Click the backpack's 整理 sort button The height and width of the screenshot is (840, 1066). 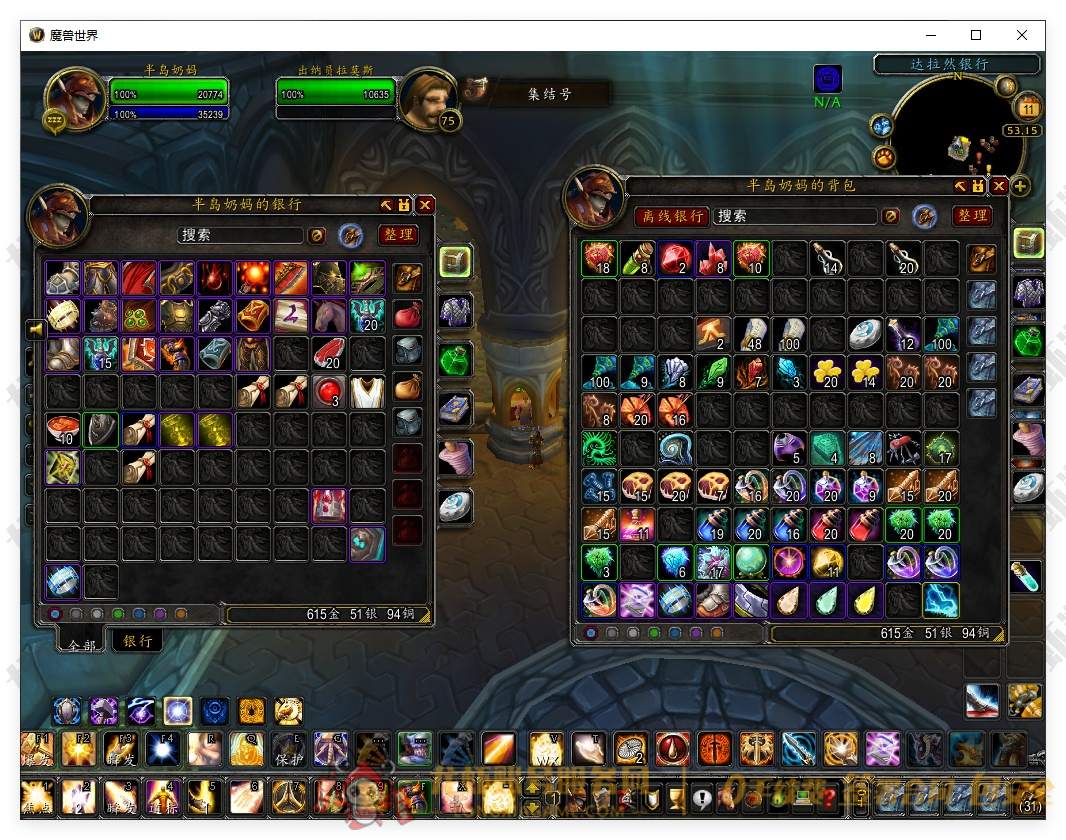click(x=972, y=216)
